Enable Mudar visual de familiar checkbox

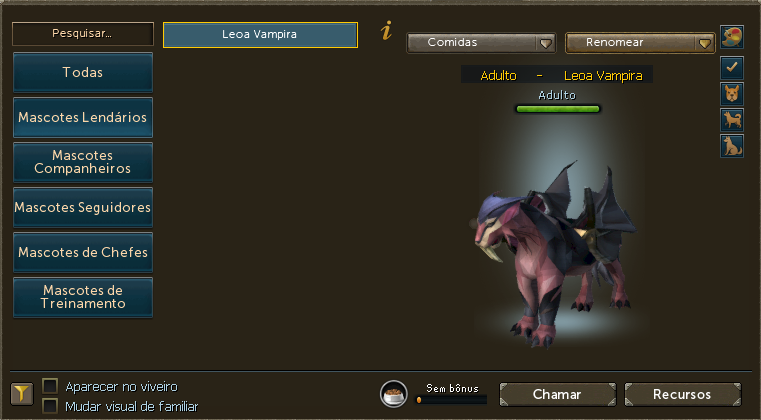[x=50, y=406]
